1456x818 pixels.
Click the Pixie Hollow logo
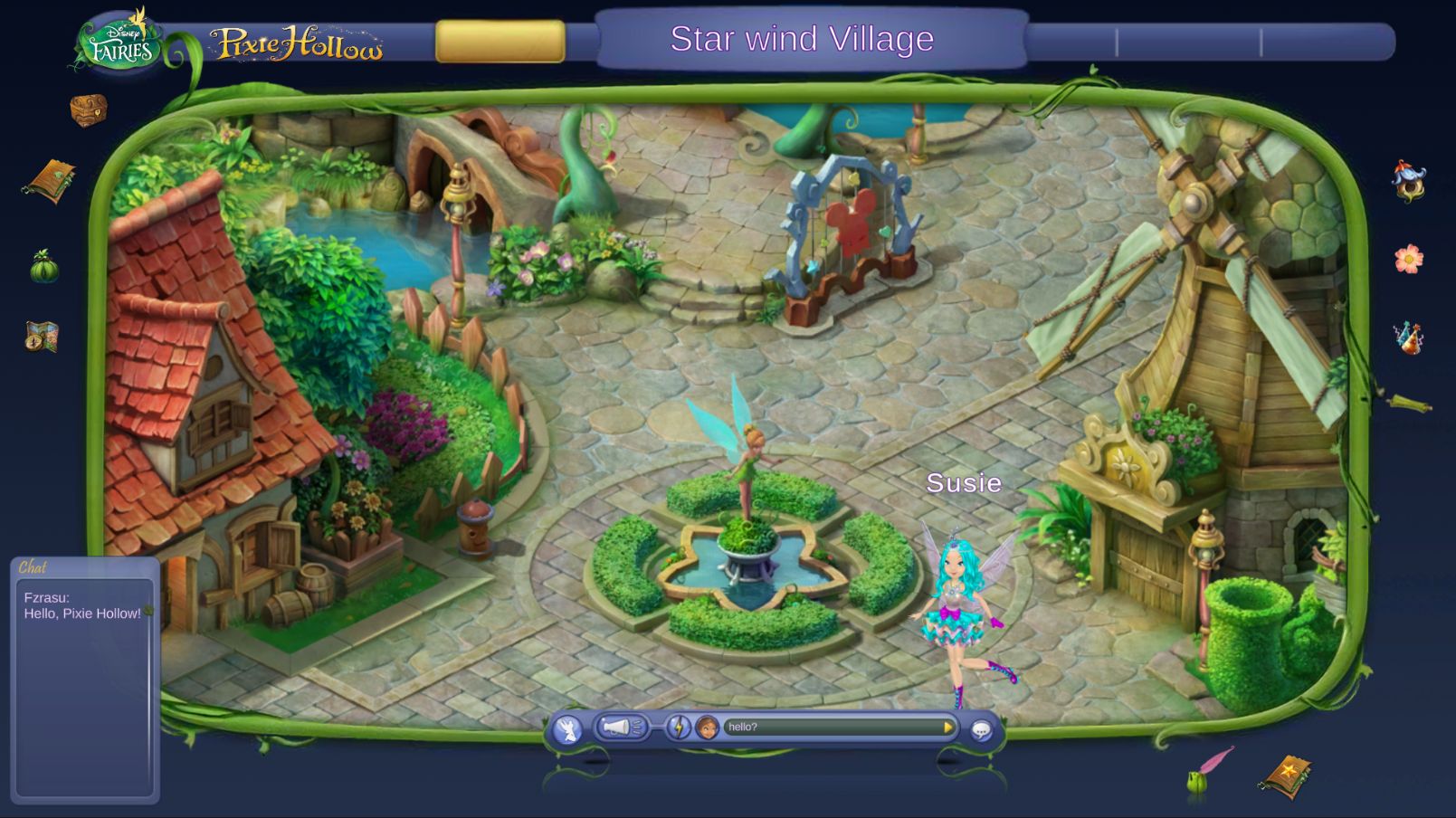point(296,43)
